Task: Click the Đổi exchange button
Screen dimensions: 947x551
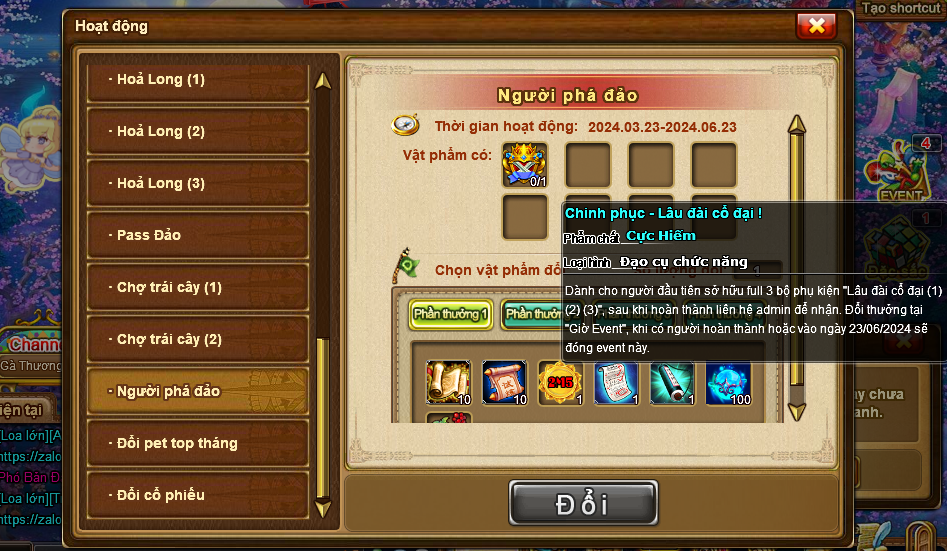Action: (583, 503)
